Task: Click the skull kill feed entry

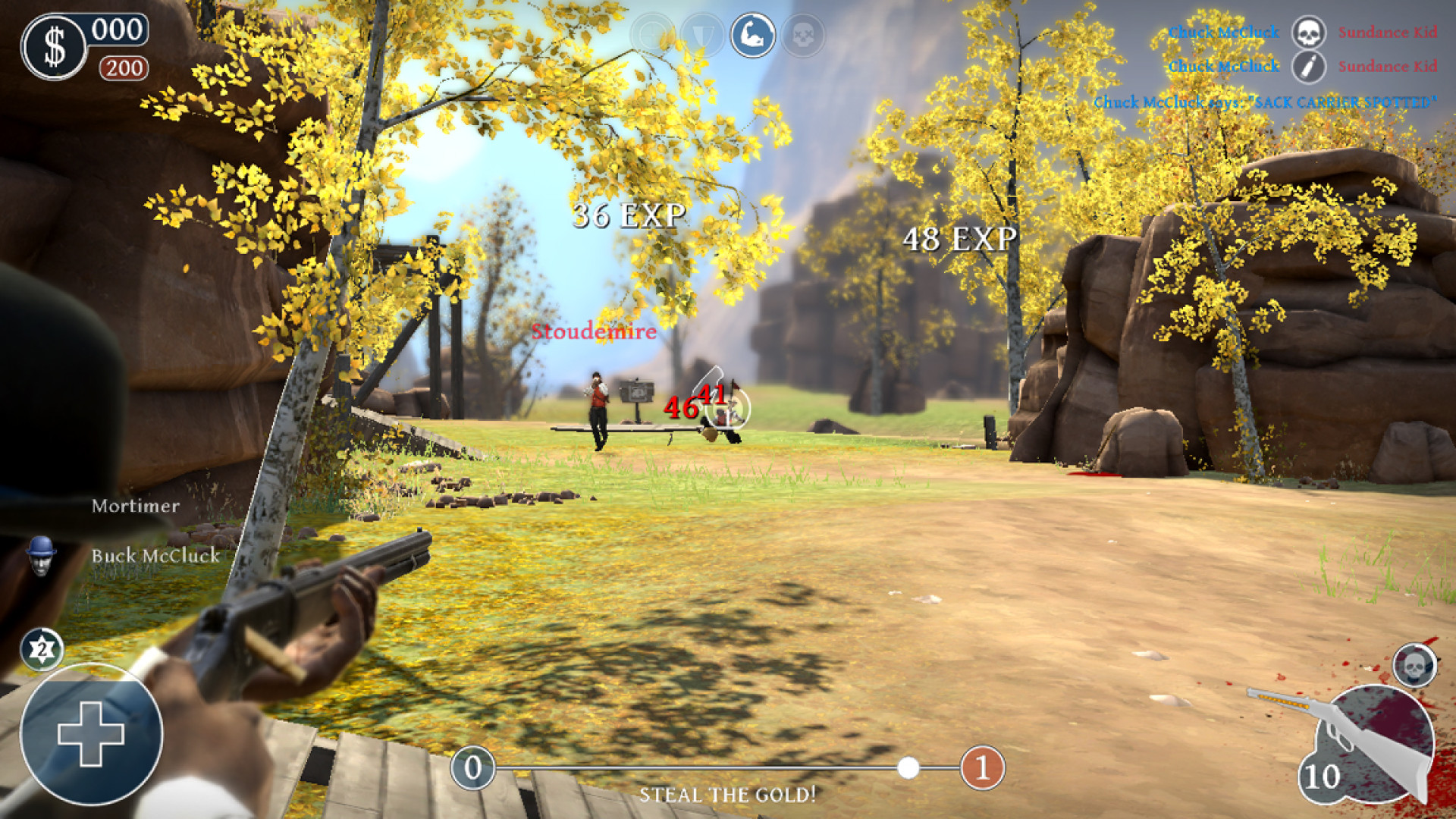Action: coord(1308,33)
